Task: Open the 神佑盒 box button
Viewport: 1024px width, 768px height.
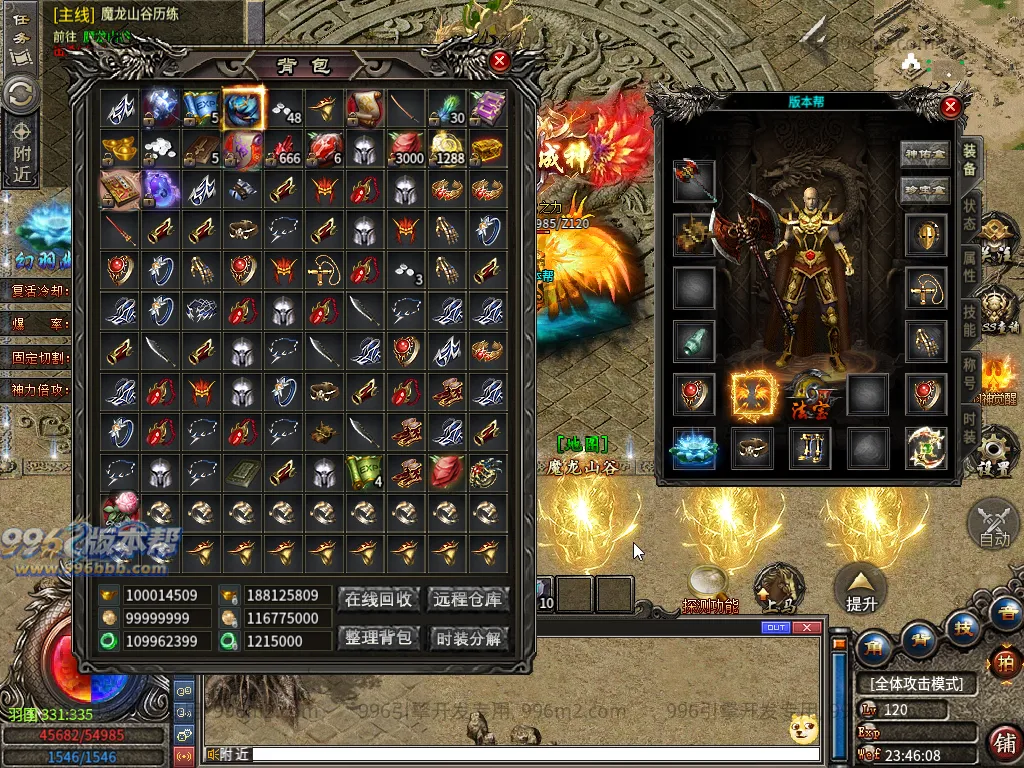Action: pyautogui.click(x=925, y=154)
